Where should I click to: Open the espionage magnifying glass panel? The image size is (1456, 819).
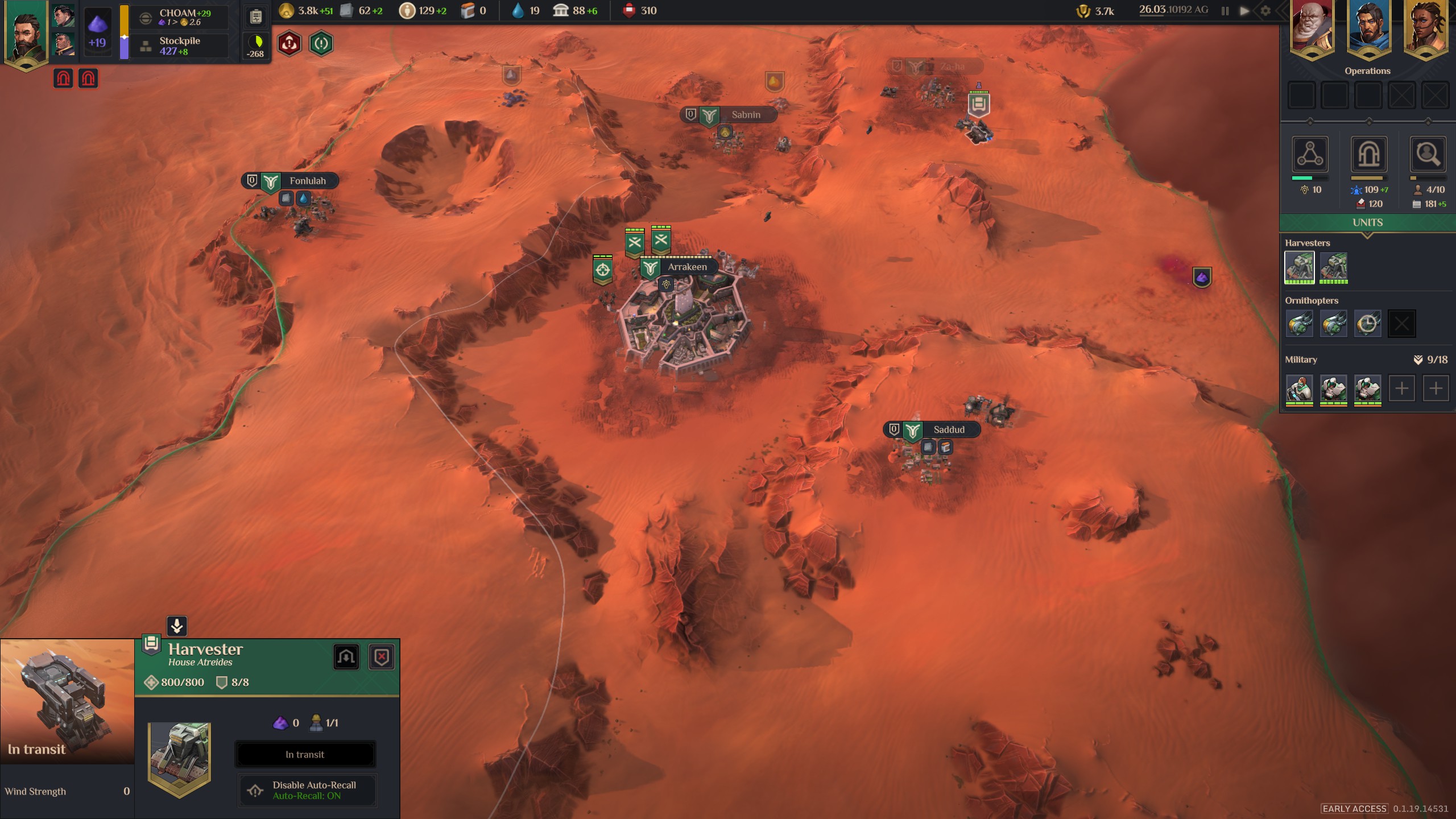coord(1428,154)
